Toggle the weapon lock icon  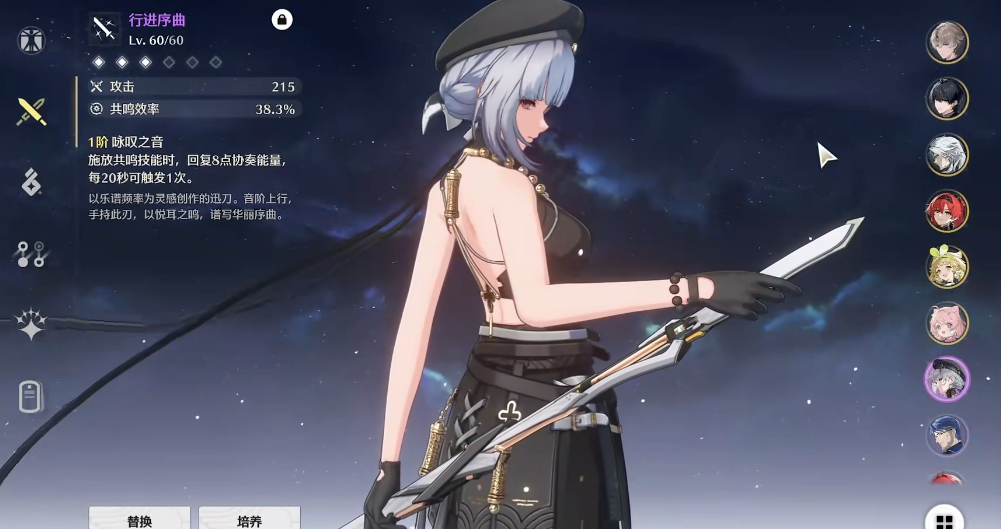pyautogui.click(x=282, y=19)
